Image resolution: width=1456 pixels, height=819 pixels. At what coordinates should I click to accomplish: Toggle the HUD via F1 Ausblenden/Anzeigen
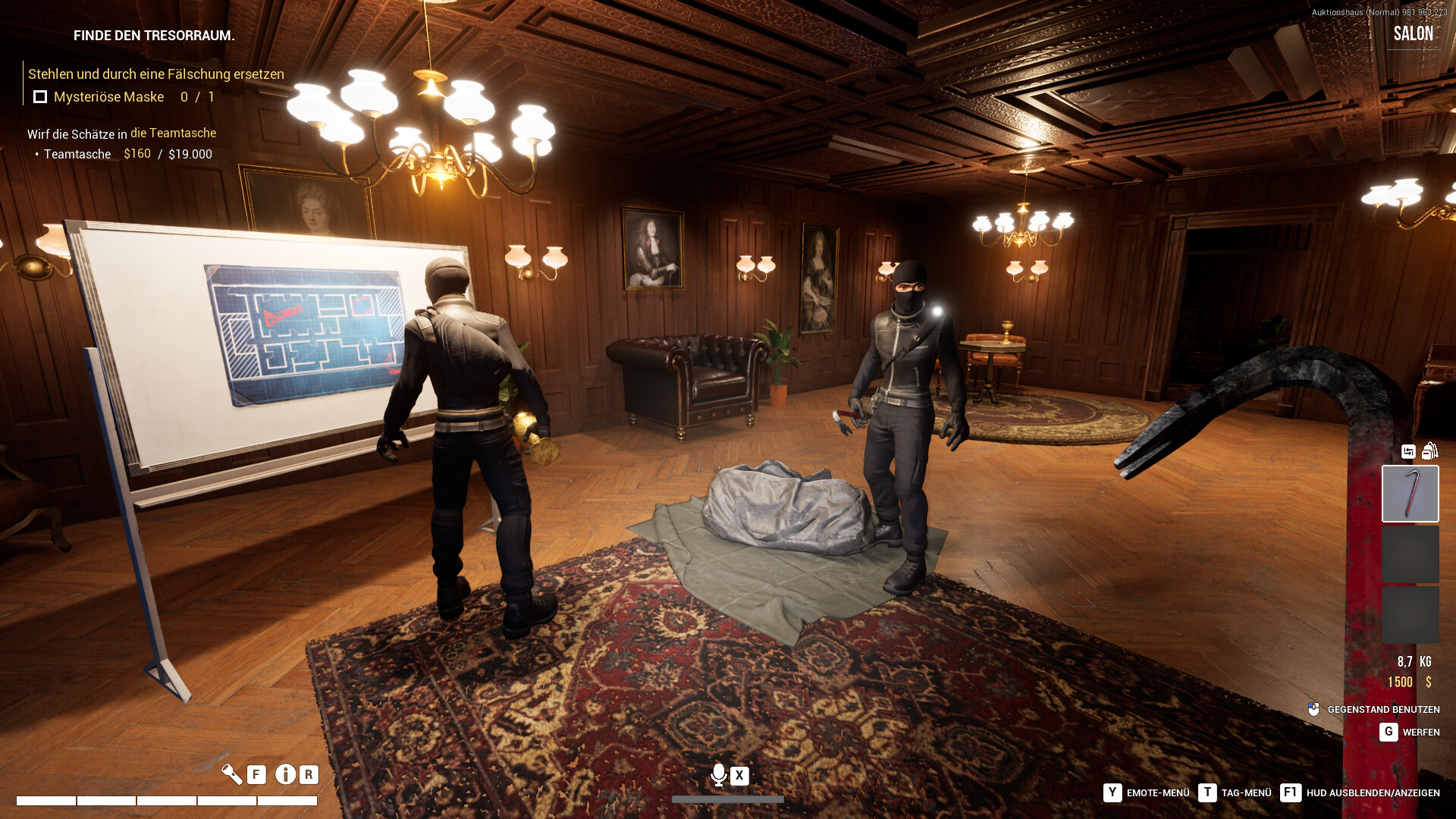[x=1289, y=792]
